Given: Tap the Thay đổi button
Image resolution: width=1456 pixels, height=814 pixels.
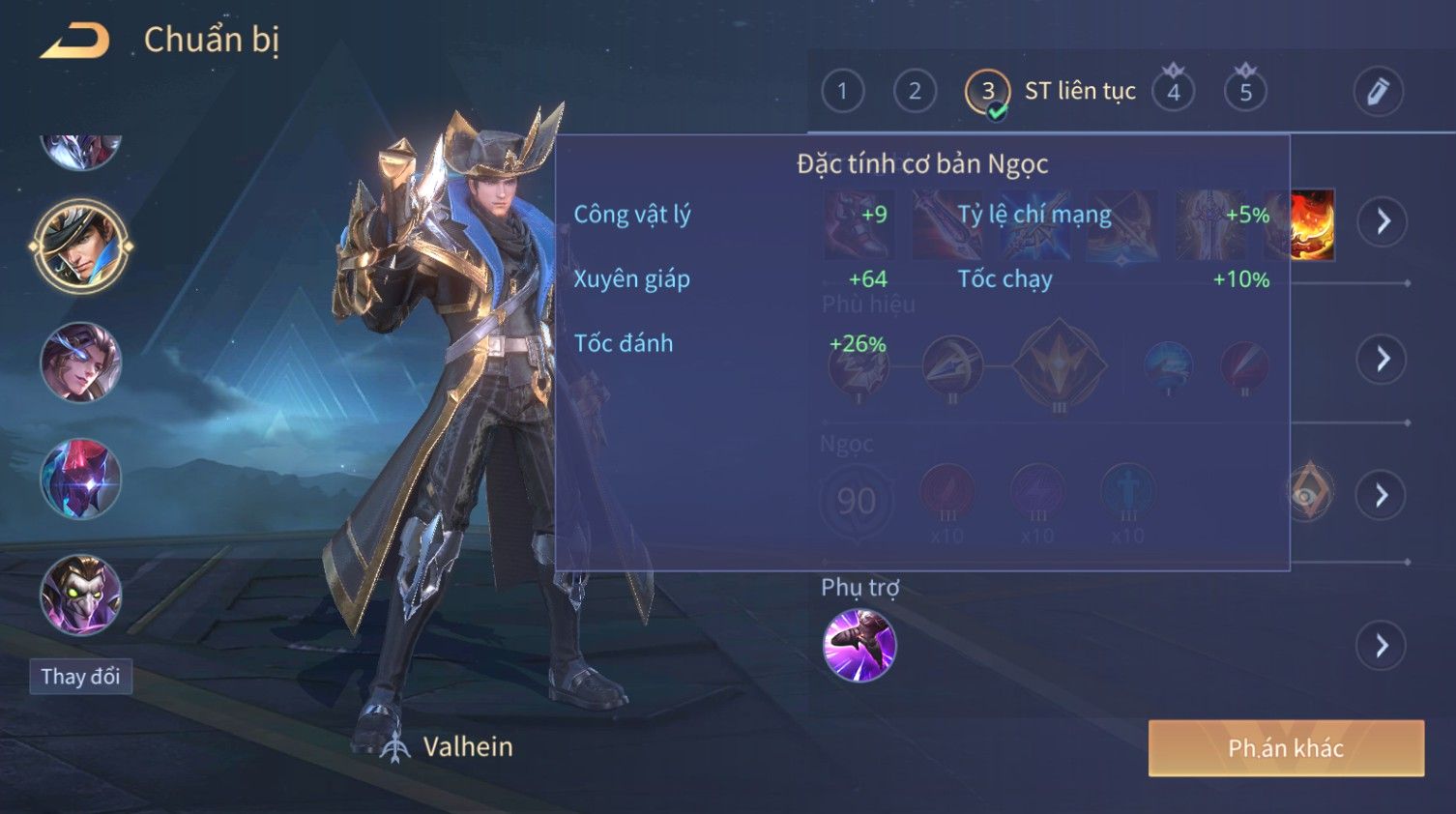Looking at the screenshot, I should pyautogui.click(x=80, y=677).
